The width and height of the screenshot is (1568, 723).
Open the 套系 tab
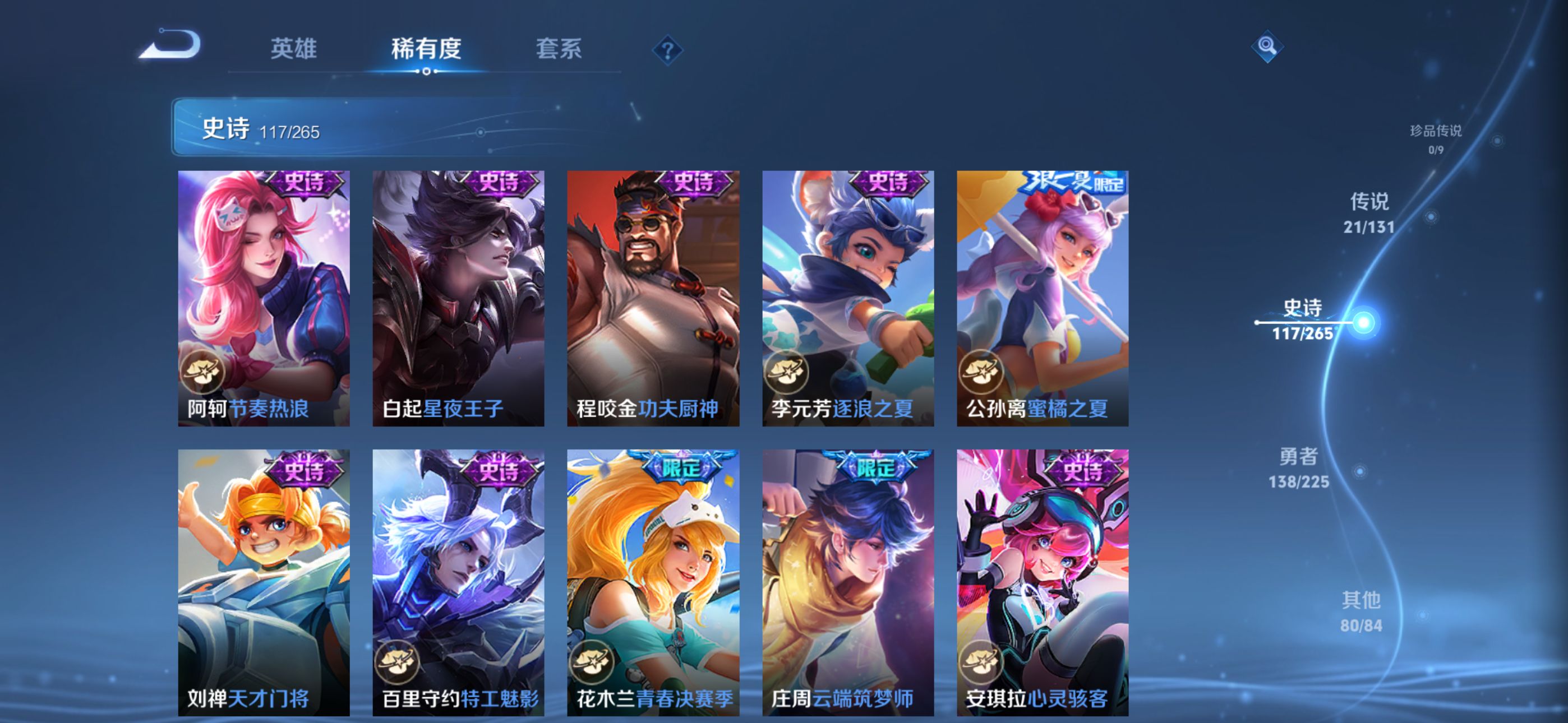tap(559, 49)
